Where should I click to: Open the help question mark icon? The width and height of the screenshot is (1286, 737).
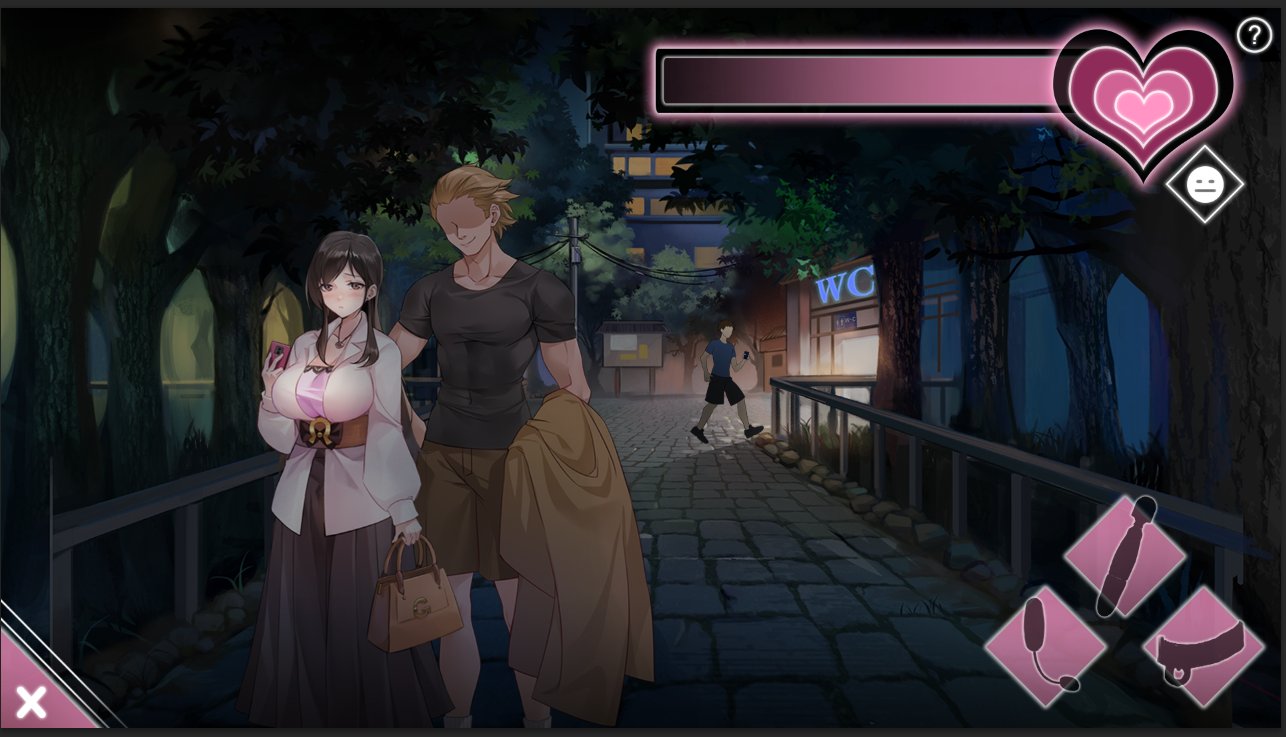(x=1254, y=34)
